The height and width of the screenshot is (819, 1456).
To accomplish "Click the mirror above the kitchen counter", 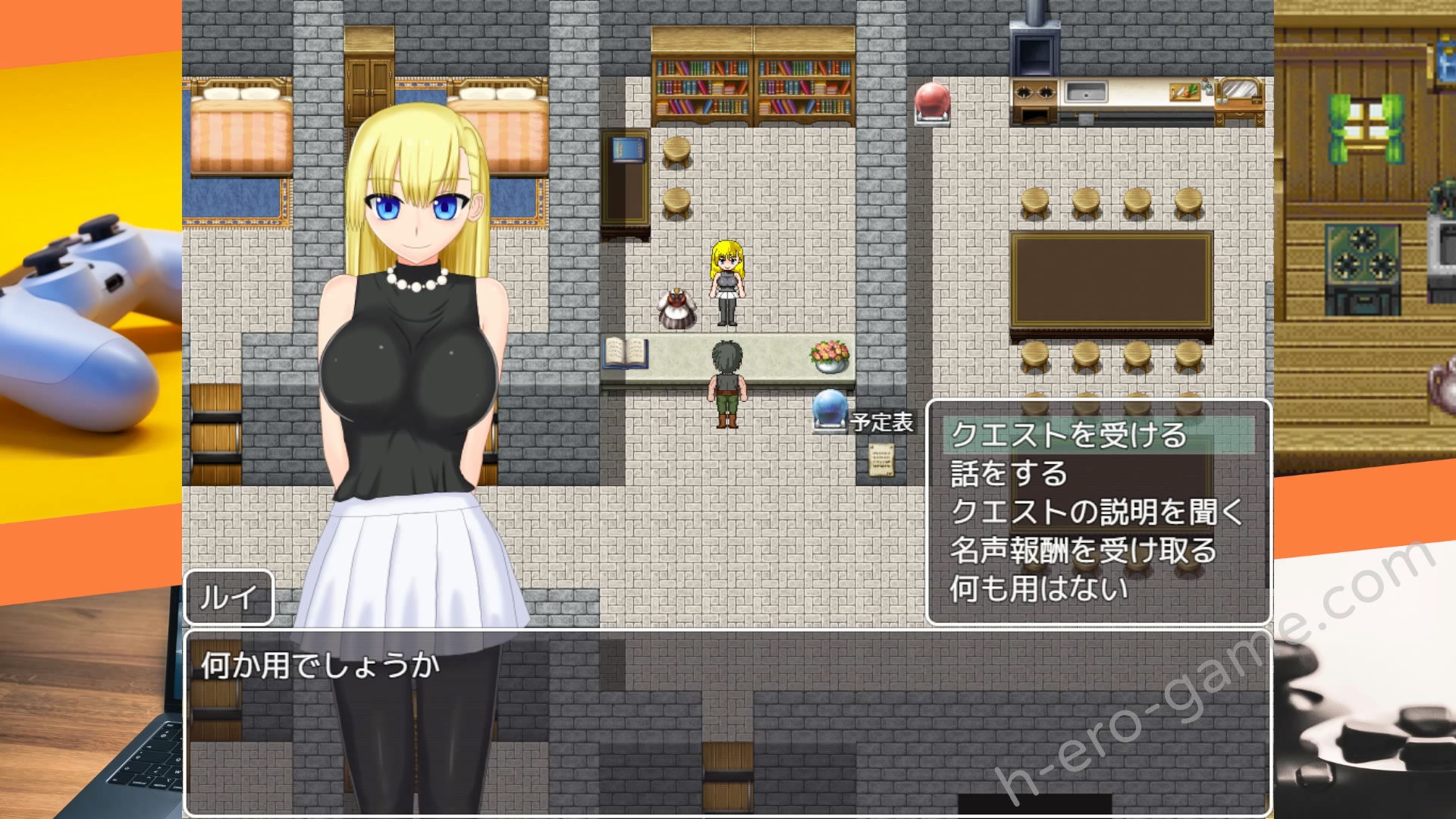I will (1238, 87).
